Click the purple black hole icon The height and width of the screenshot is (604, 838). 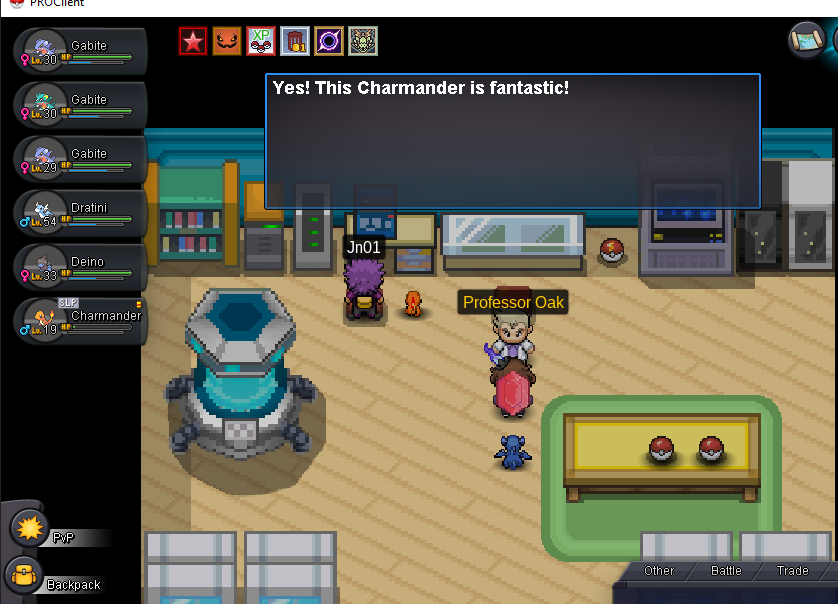pyautogui.click(x=329, y=41)
